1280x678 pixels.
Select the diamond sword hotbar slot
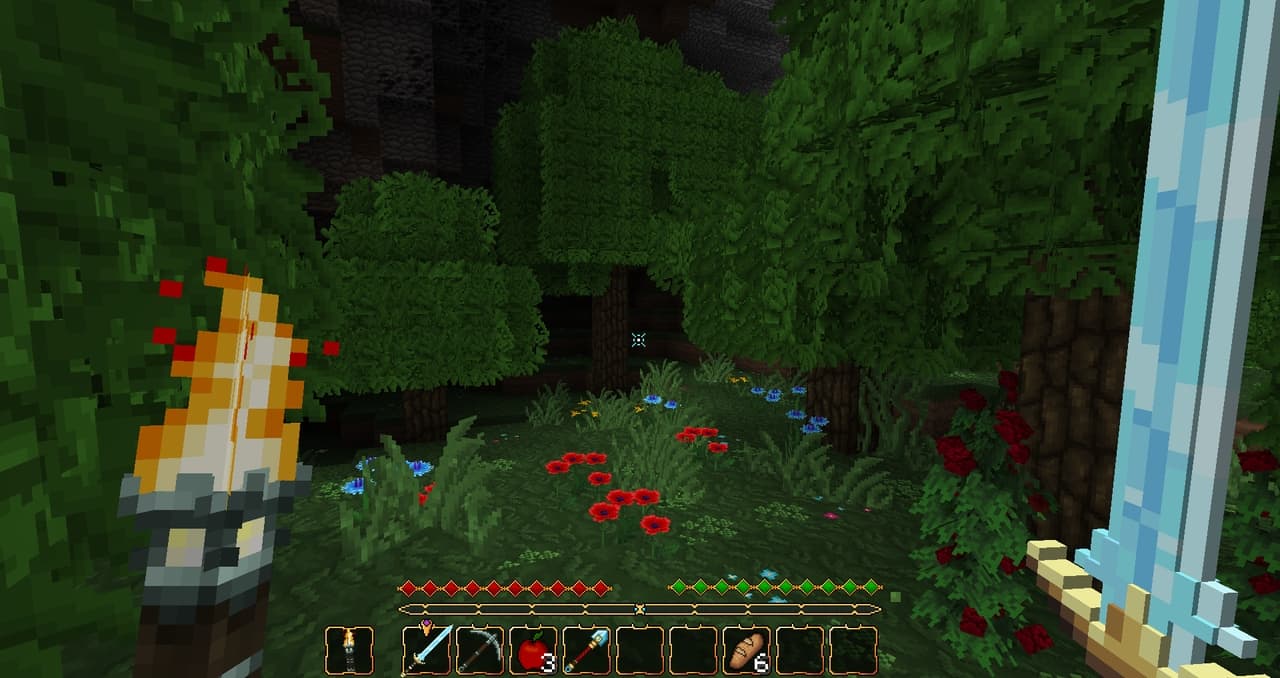tap(428, 650)
